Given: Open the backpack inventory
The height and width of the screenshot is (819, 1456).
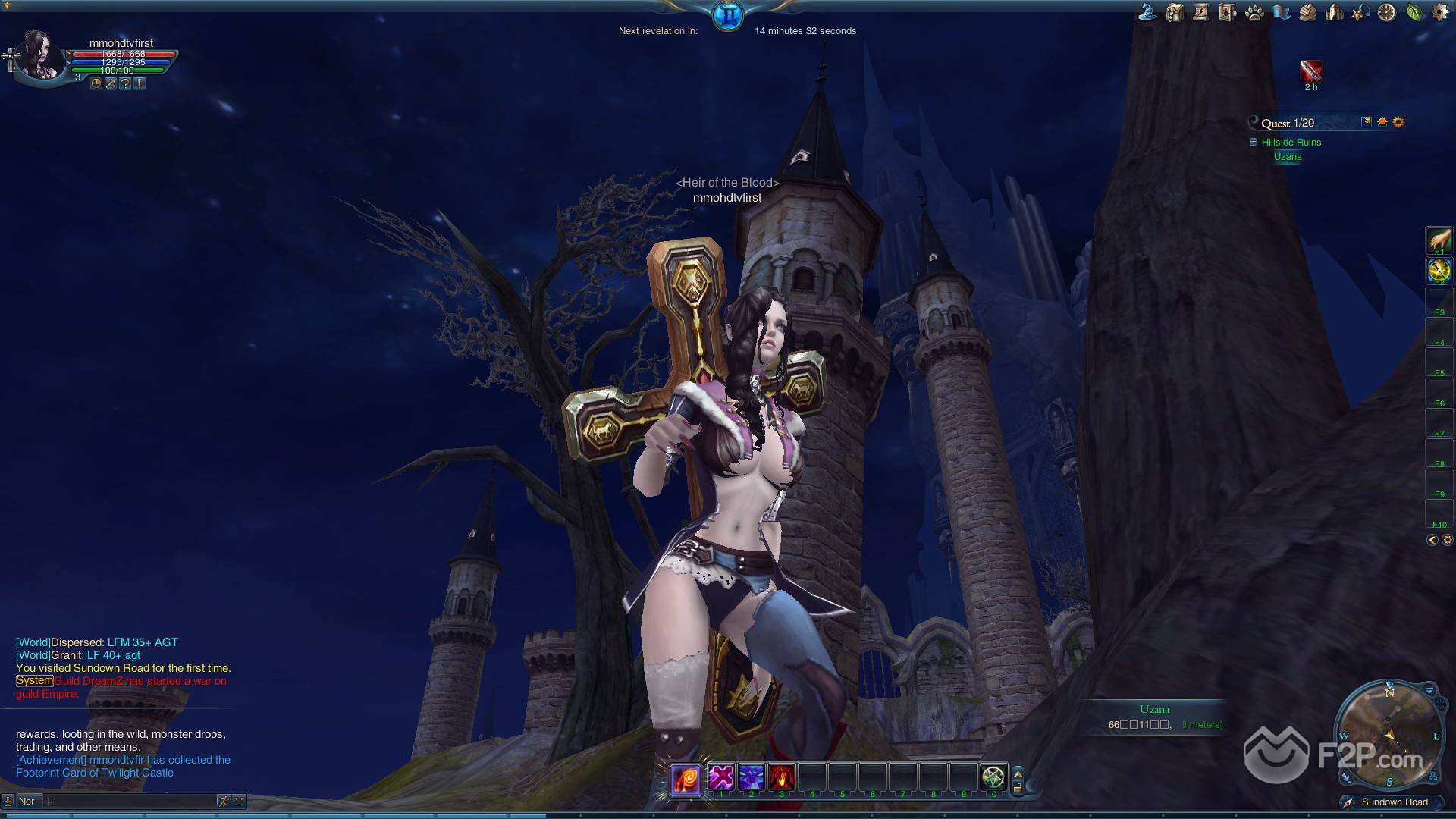Looking at the screenshot, I should click(x=1175, y=12).
